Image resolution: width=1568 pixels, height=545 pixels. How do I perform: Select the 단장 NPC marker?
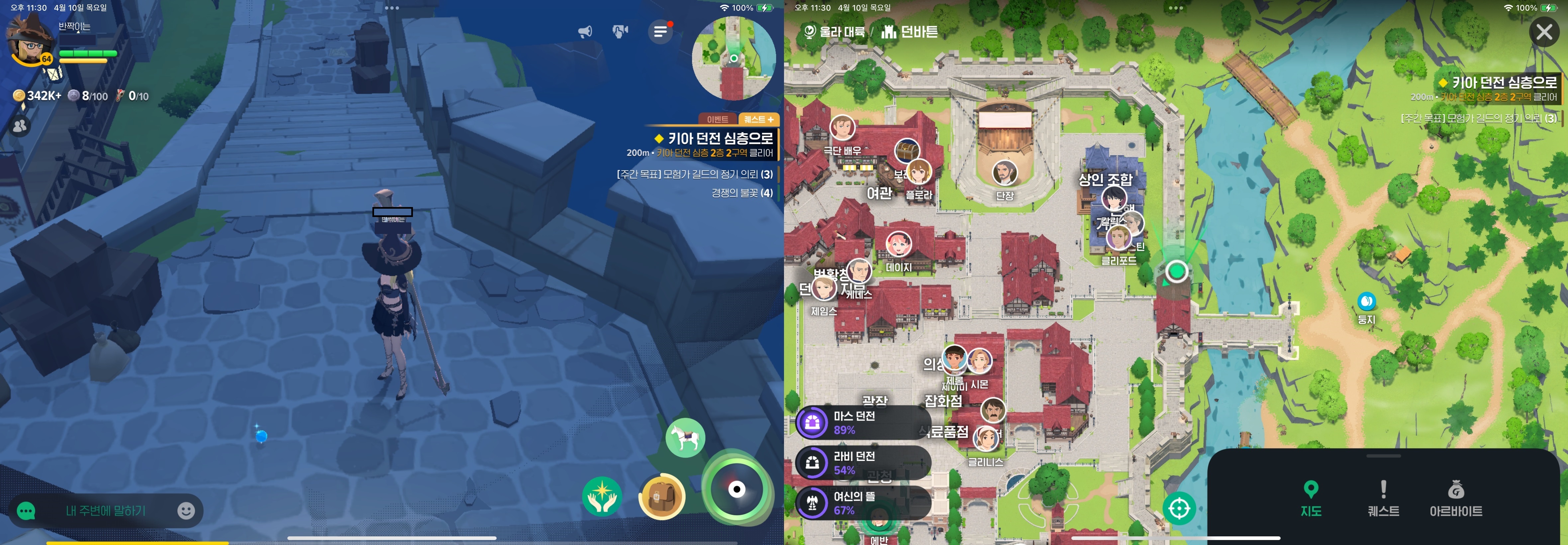(1004, 173)
